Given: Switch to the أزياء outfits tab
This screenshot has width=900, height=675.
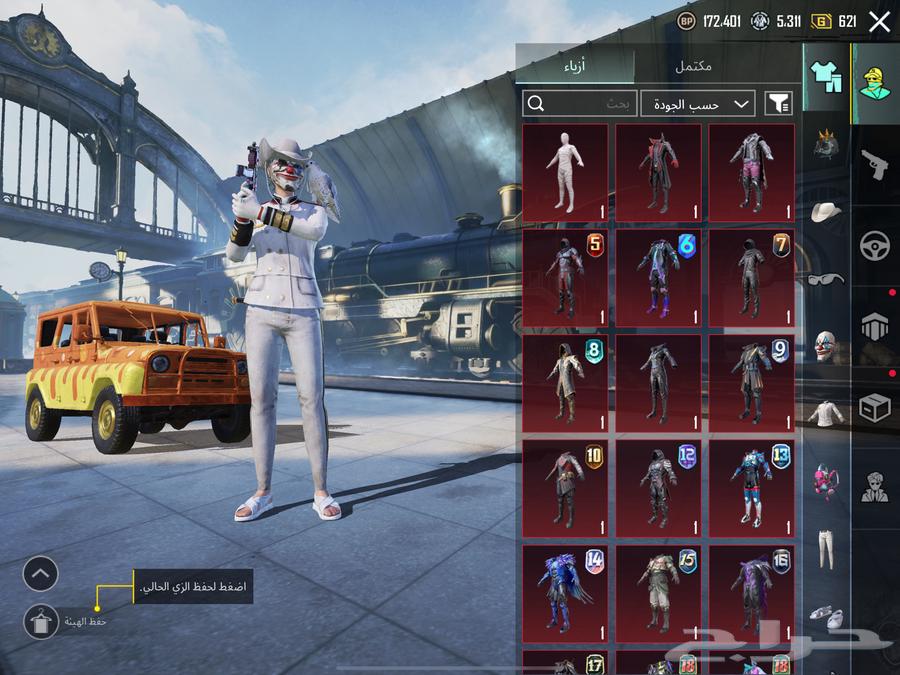Looking at the screenshot, I should click(x=575, y=66).
